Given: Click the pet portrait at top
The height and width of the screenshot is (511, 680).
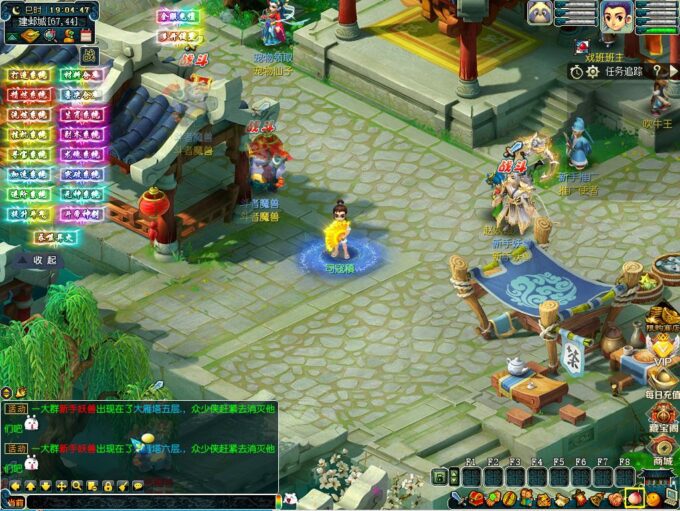Looking at the screenshot, I should (541, 13).
